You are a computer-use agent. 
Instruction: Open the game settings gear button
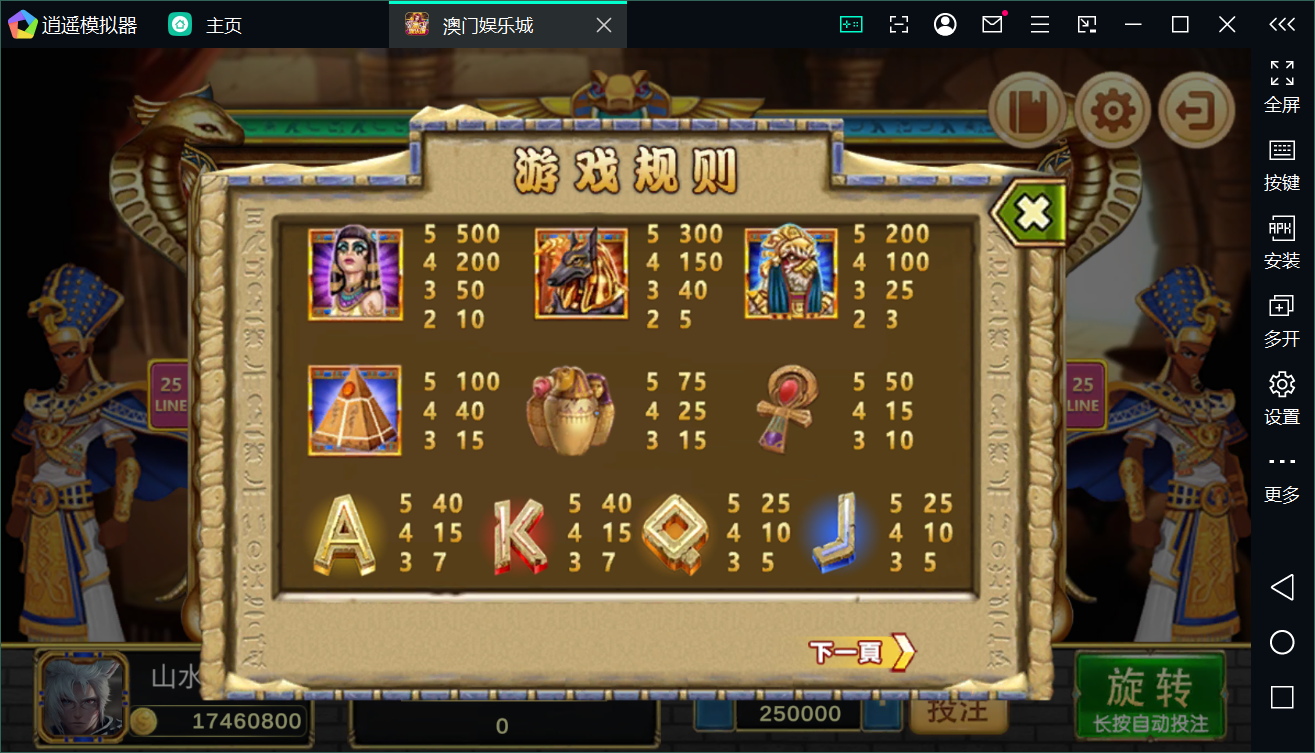[x=1112, y=111]
